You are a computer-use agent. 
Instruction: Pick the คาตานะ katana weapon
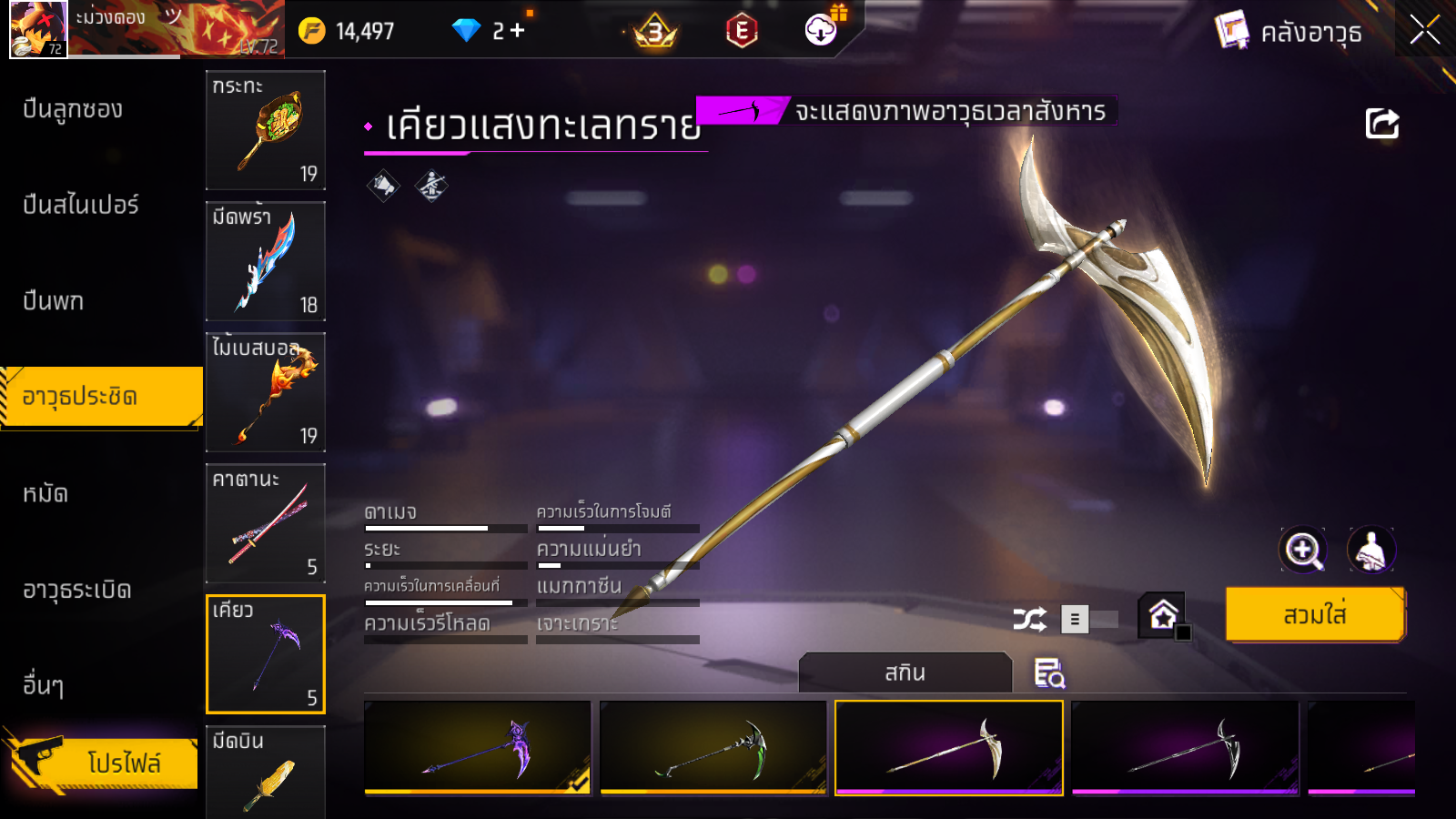[x=266, y=523]
